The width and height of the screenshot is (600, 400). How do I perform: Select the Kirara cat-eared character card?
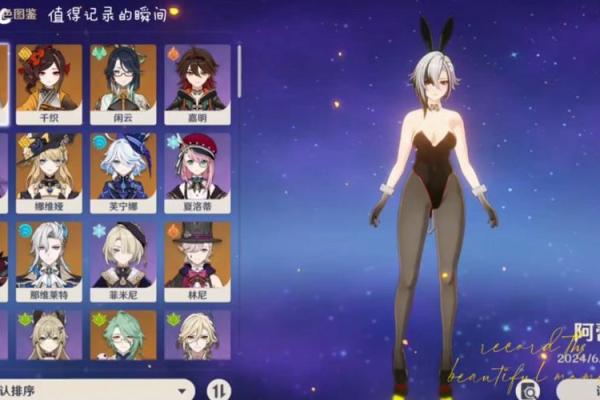click(49, 336)
